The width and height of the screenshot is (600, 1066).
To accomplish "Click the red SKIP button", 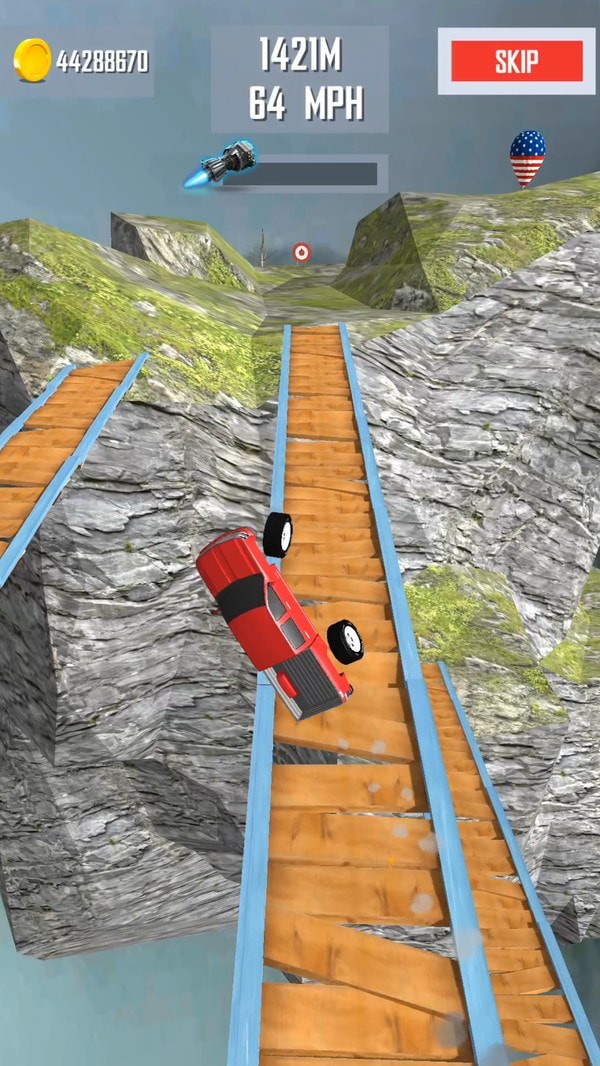I will coord(516,61).
